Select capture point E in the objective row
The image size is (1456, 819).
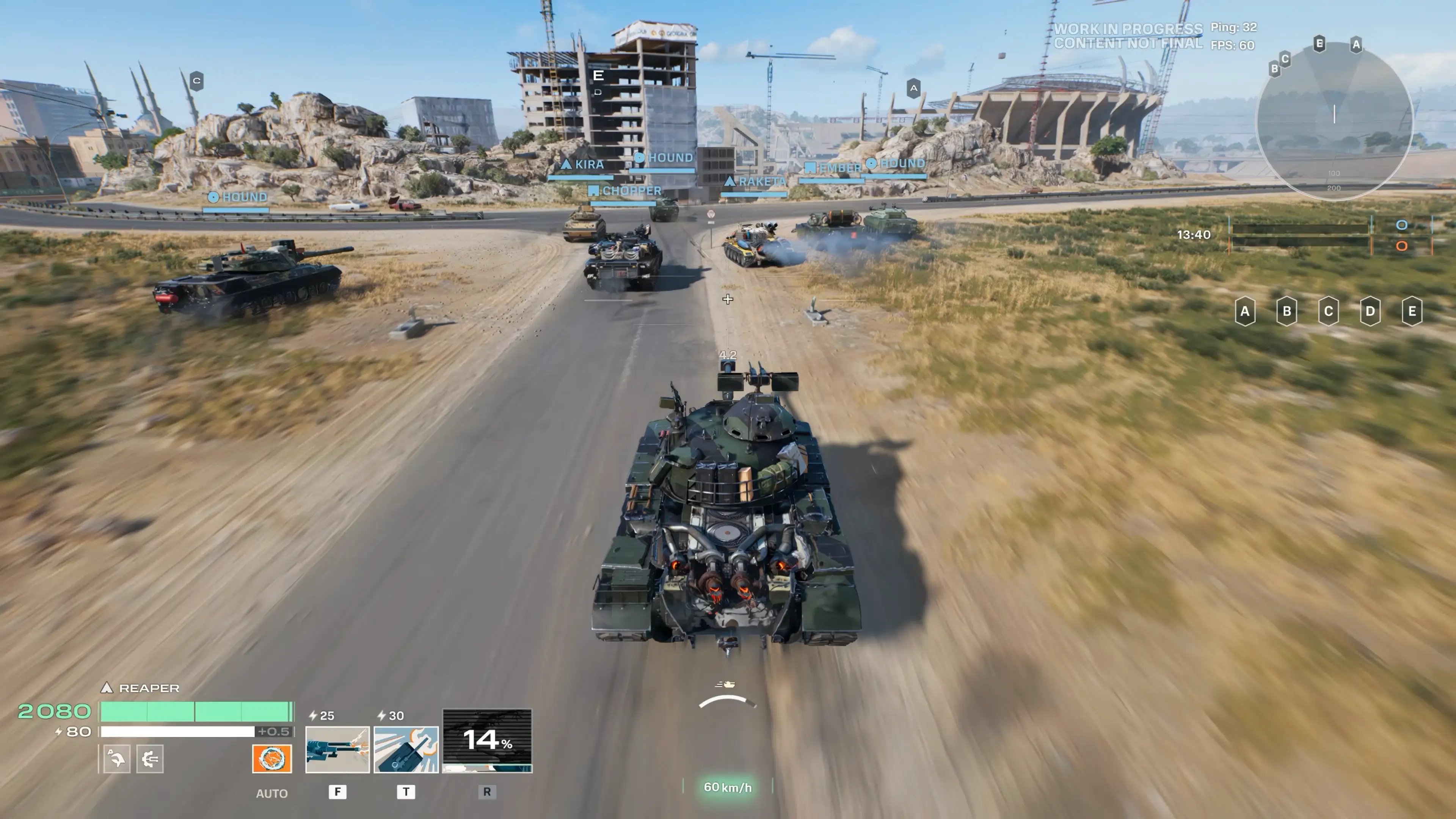point(1412,311)
